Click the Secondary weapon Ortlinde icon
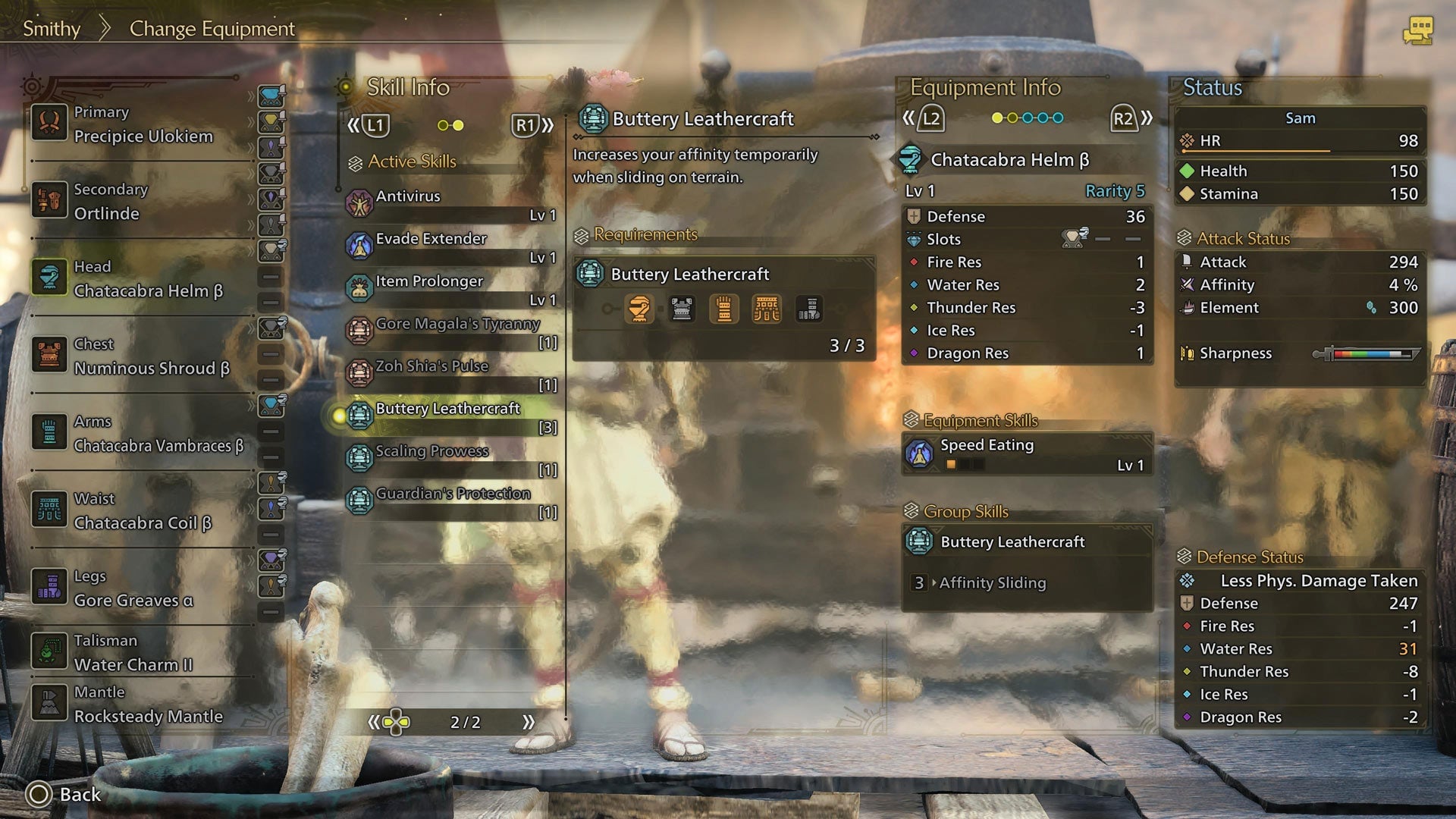Viewport: 1456px width, 819px height. pos(49,201)
